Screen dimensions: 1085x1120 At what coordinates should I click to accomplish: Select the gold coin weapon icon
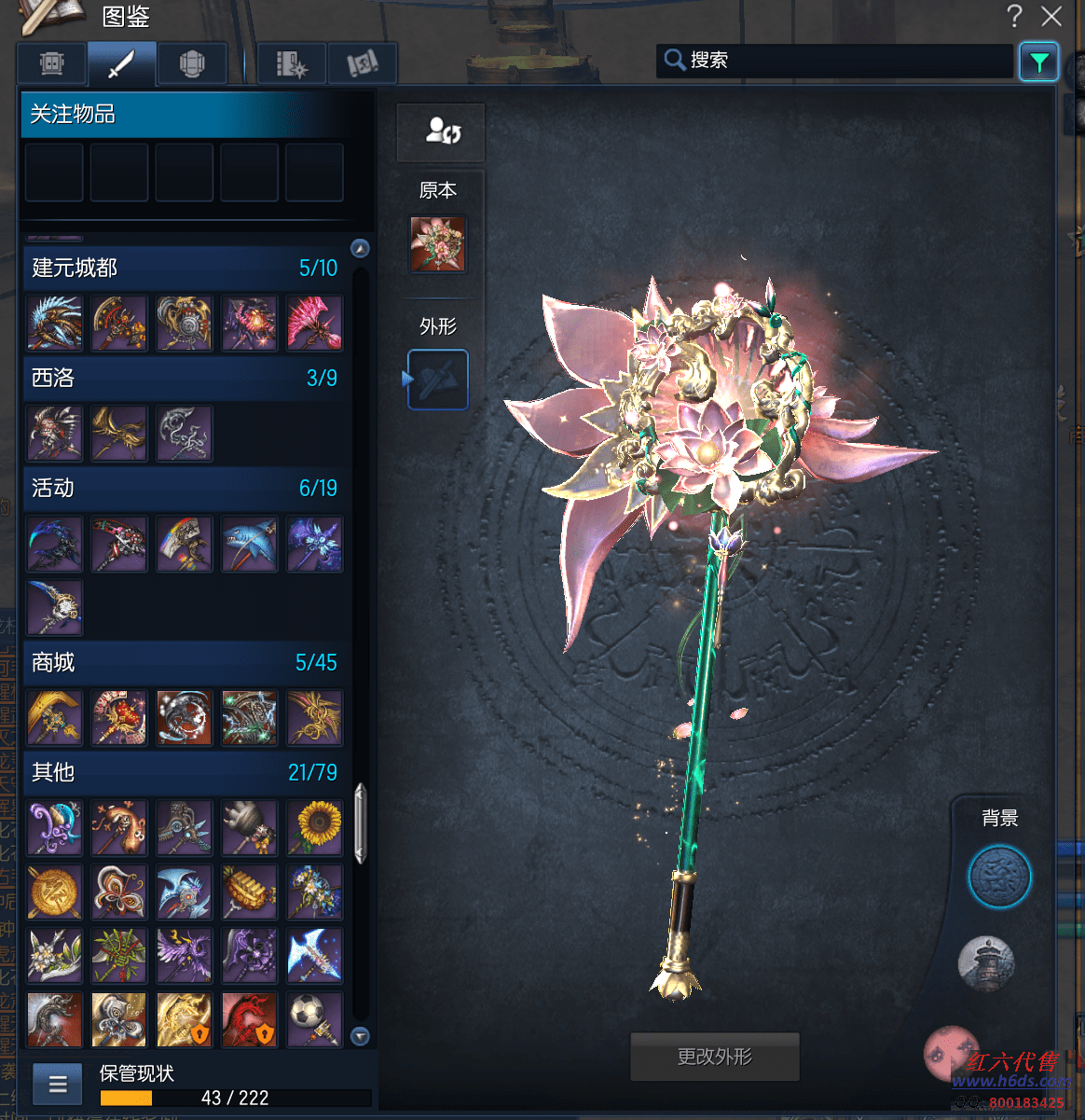[54, 892]
